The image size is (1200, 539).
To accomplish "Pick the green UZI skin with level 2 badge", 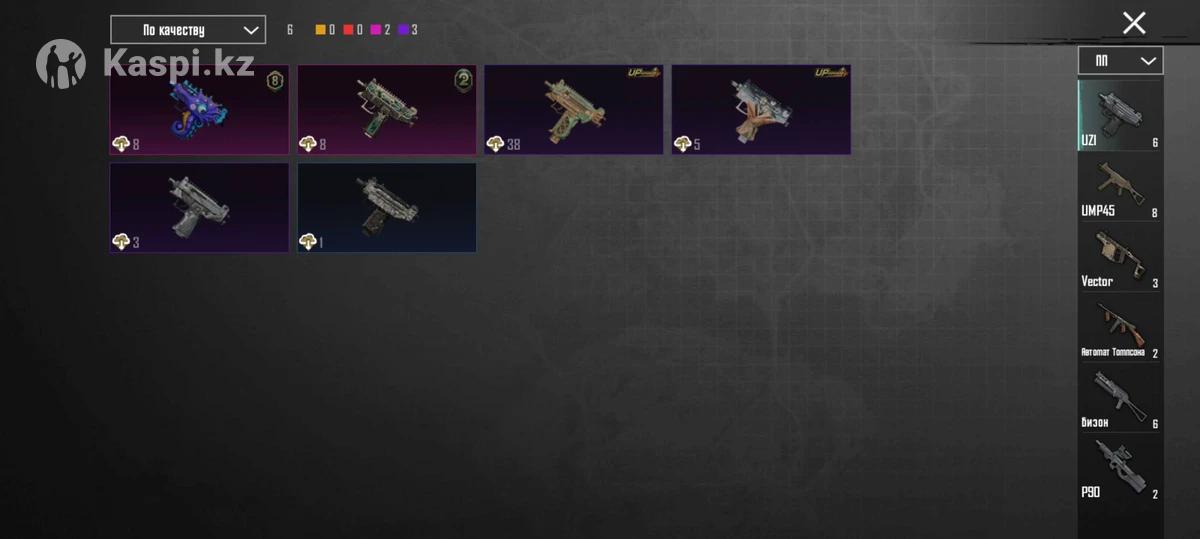I will (386, 110).
